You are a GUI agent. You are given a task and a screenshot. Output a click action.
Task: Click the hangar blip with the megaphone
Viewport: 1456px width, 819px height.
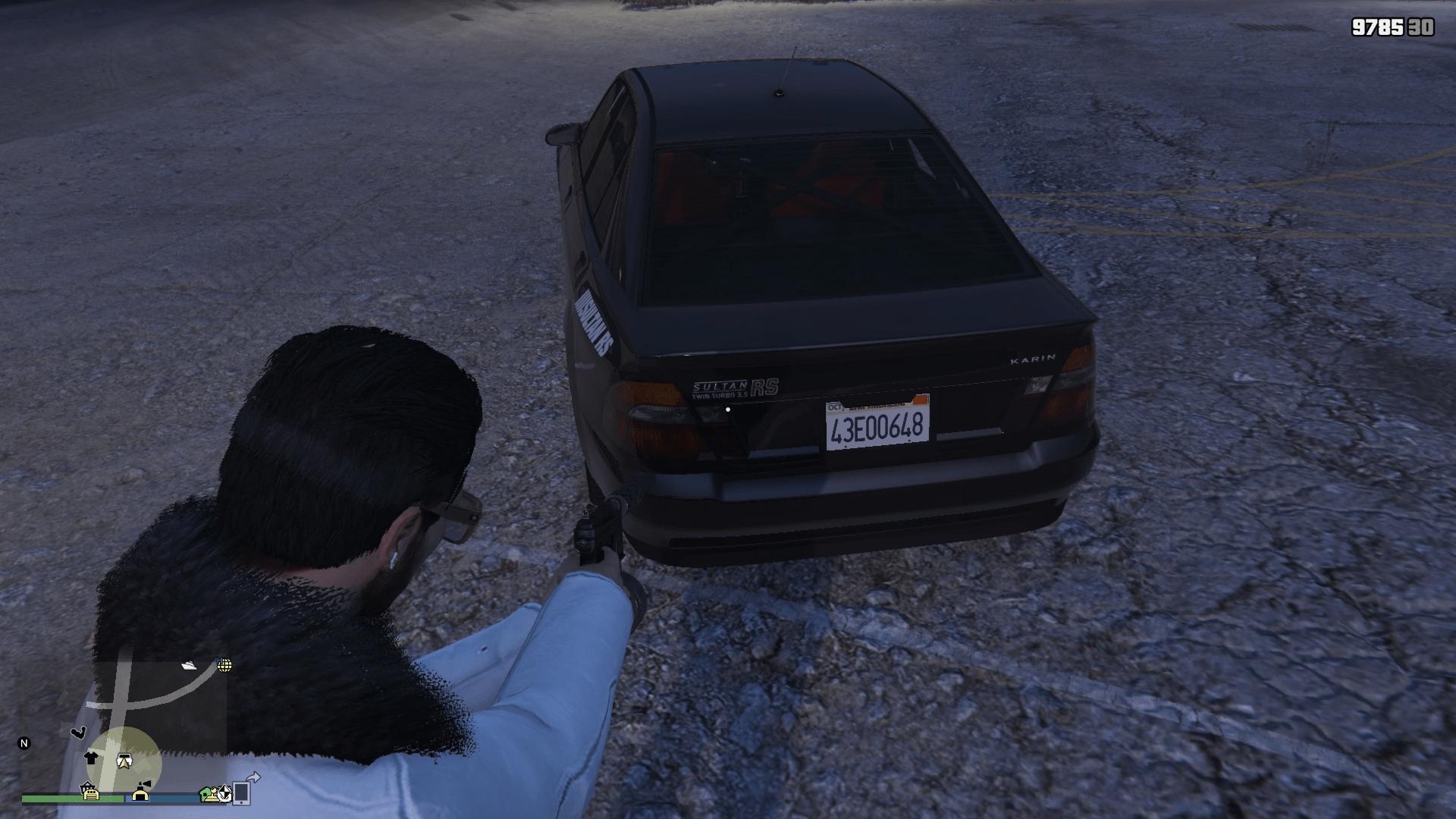coord(141,792)
